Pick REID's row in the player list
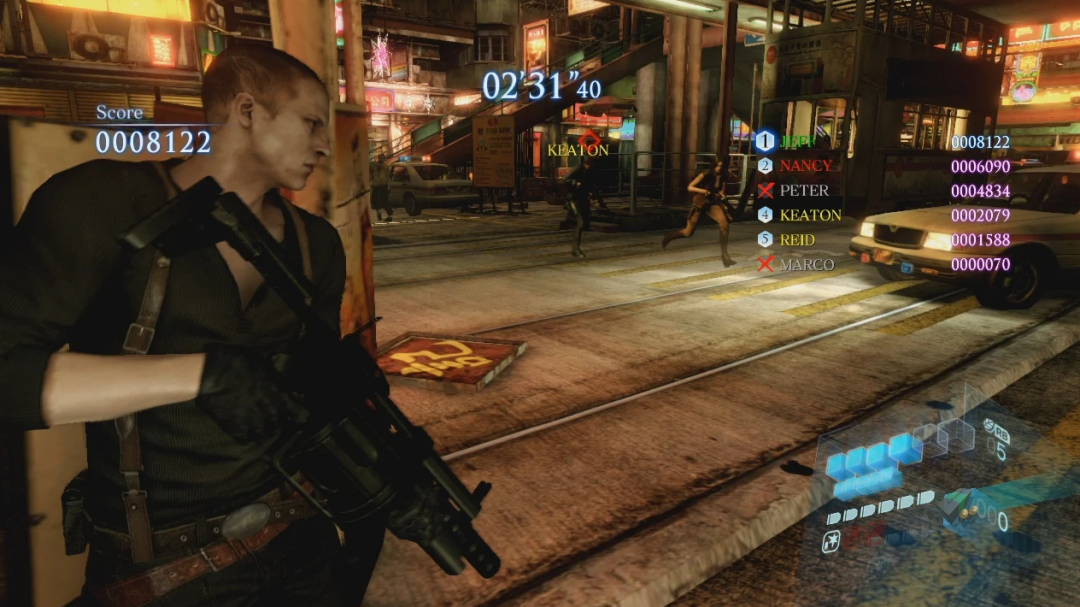 click(797, 240)
